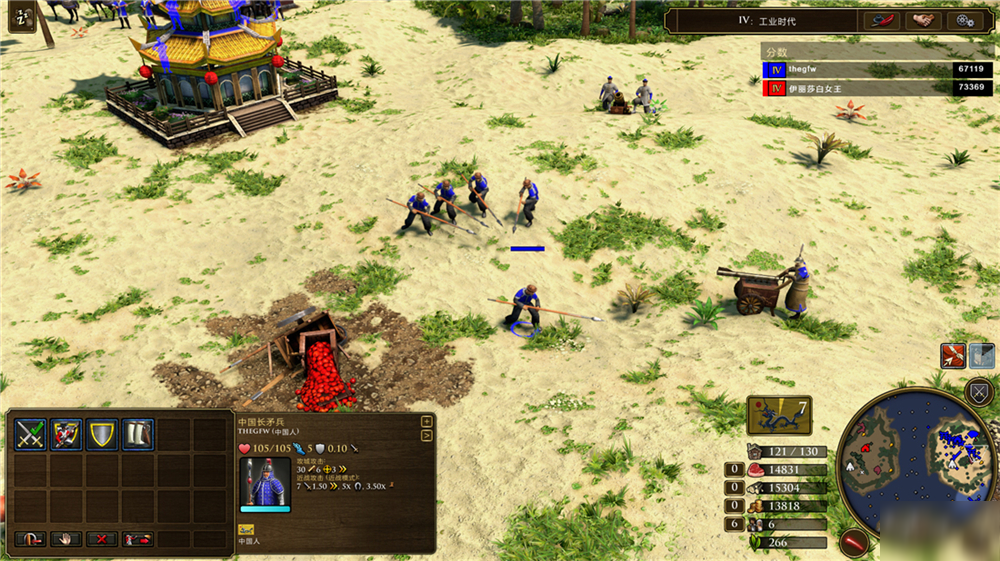Open the dragon home city shipment card

(778, 414)
